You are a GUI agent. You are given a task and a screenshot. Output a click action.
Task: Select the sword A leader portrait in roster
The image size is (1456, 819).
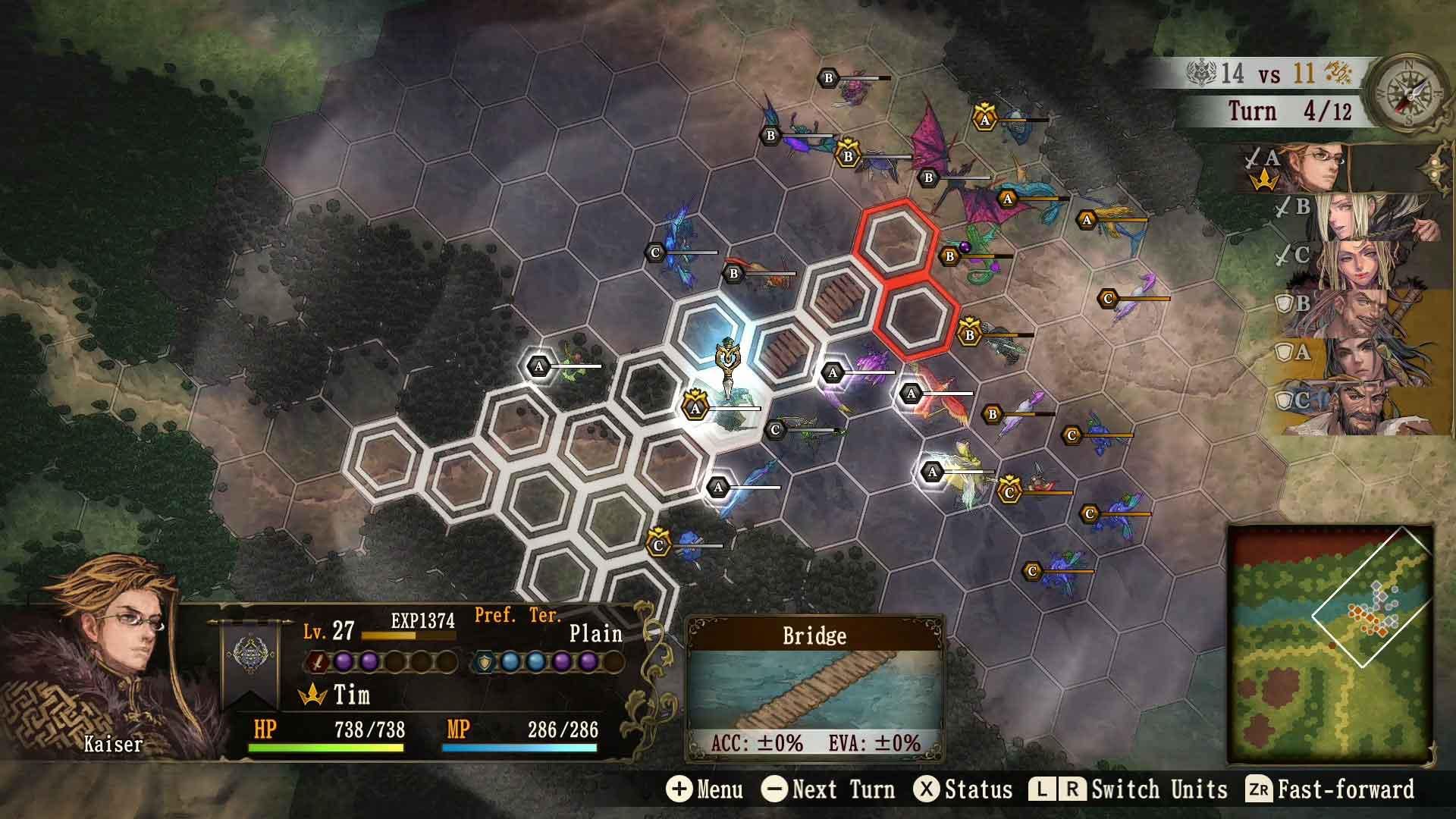(x=1323, y=168)
